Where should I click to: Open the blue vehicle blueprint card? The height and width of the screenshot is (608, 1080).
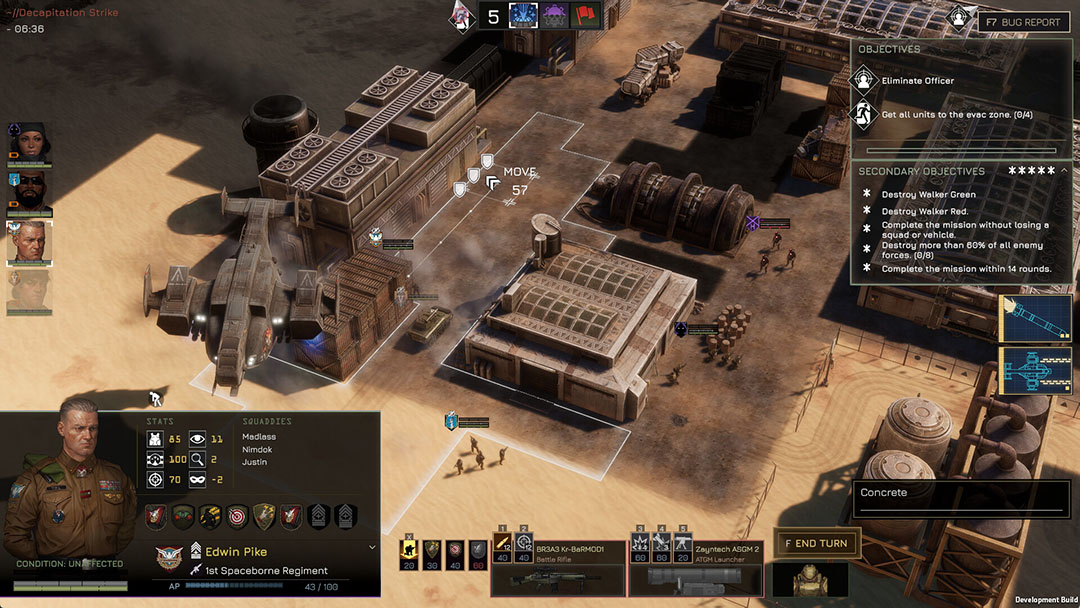coord(1035,371)
